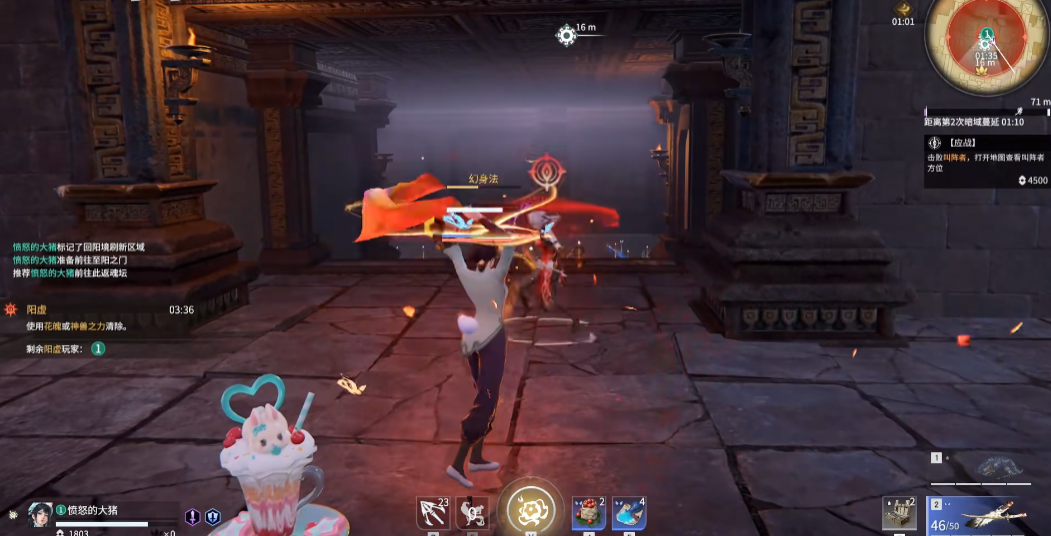Image resolution: width=1051 pixels, height=536 pixels.
Task: Click the flower emblem beside the player portrait
Action: point(12,514)
